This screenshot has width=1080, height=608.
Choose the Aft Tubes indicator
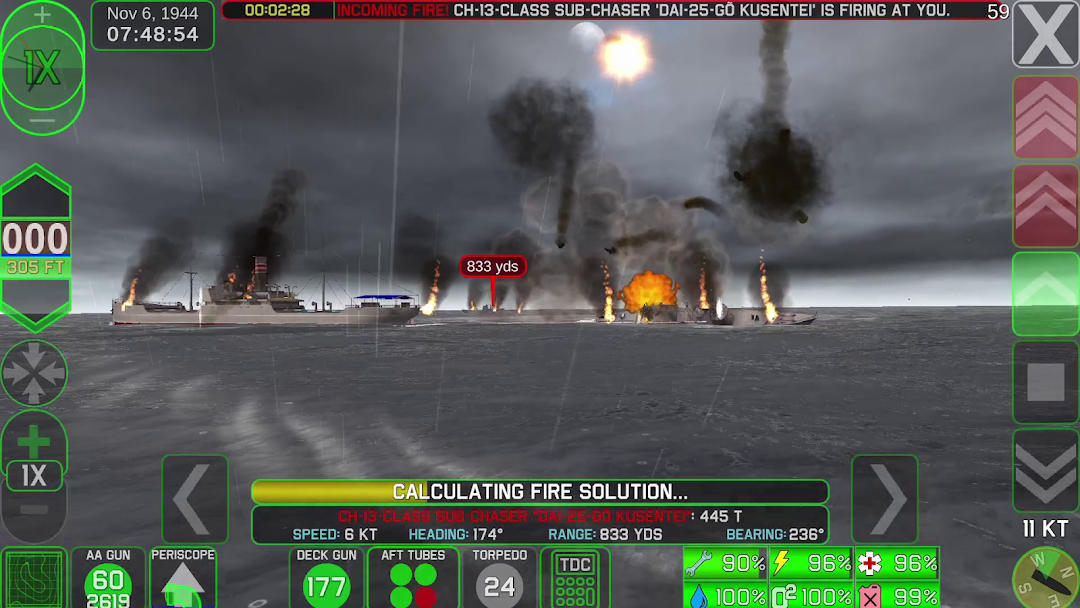coord(413,578)
